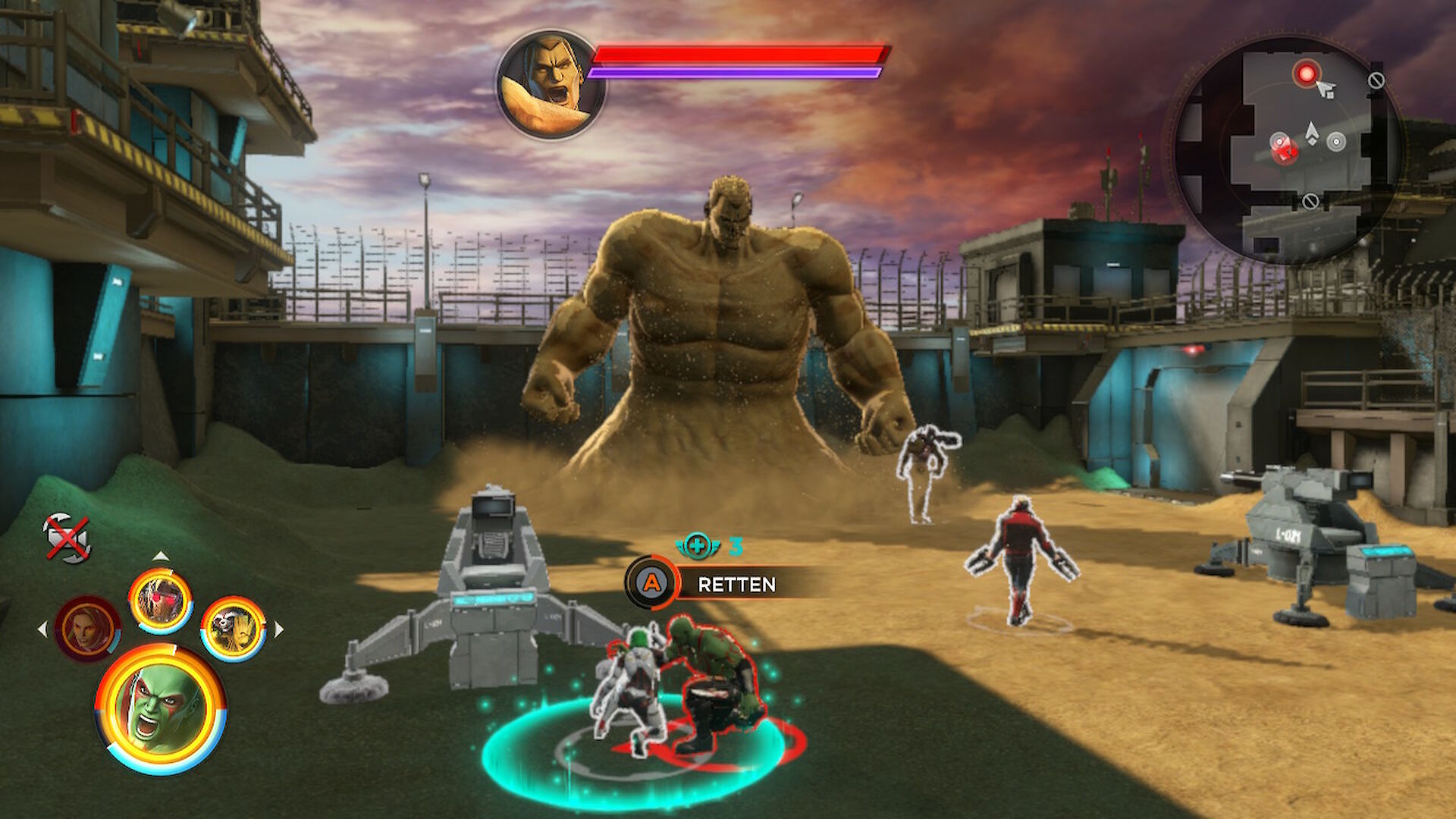This screenshot has width=1456, height=819.
Task: Click the Sandman boss portrait
Action: [x=549, y=85]
